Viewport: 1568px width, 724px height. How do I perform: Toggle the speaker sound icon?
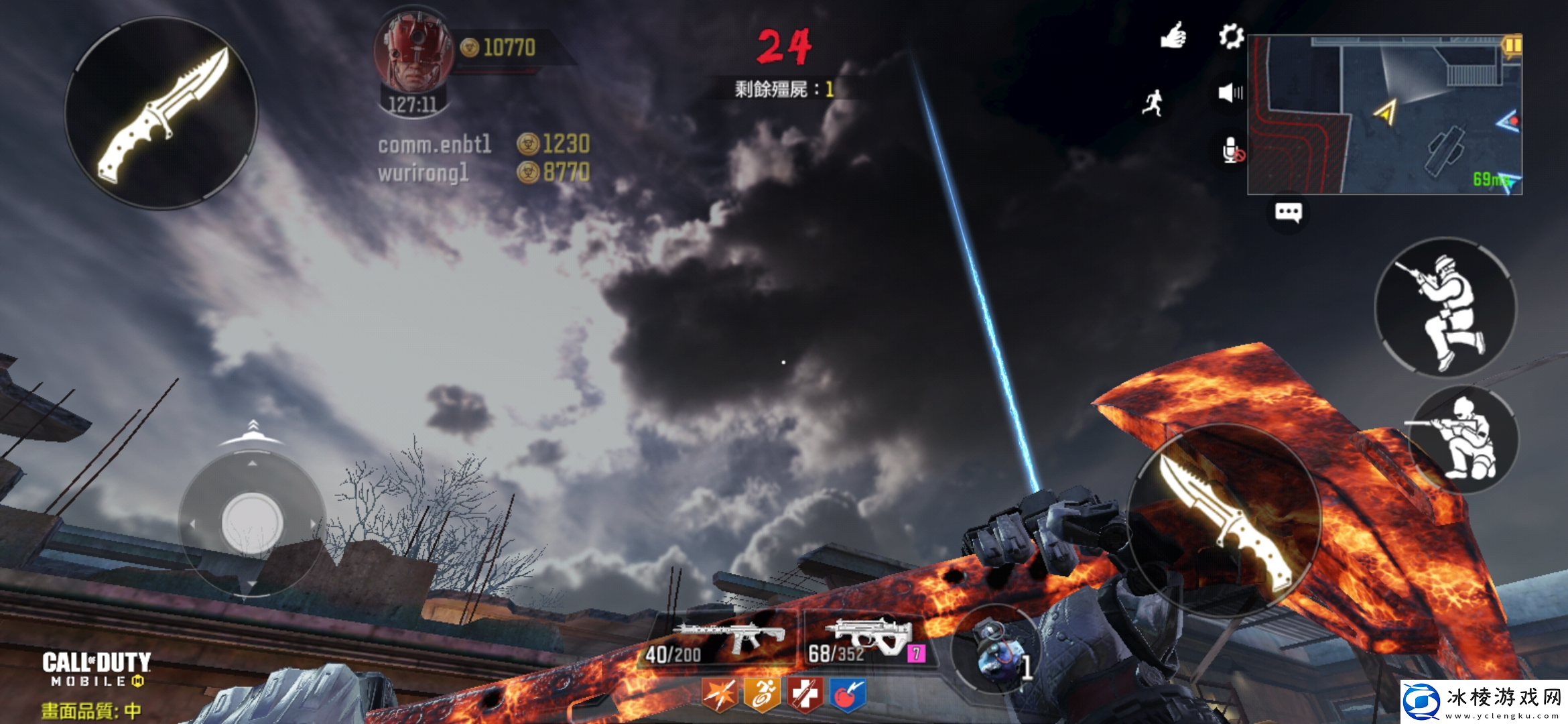[x=1230, y=93]
